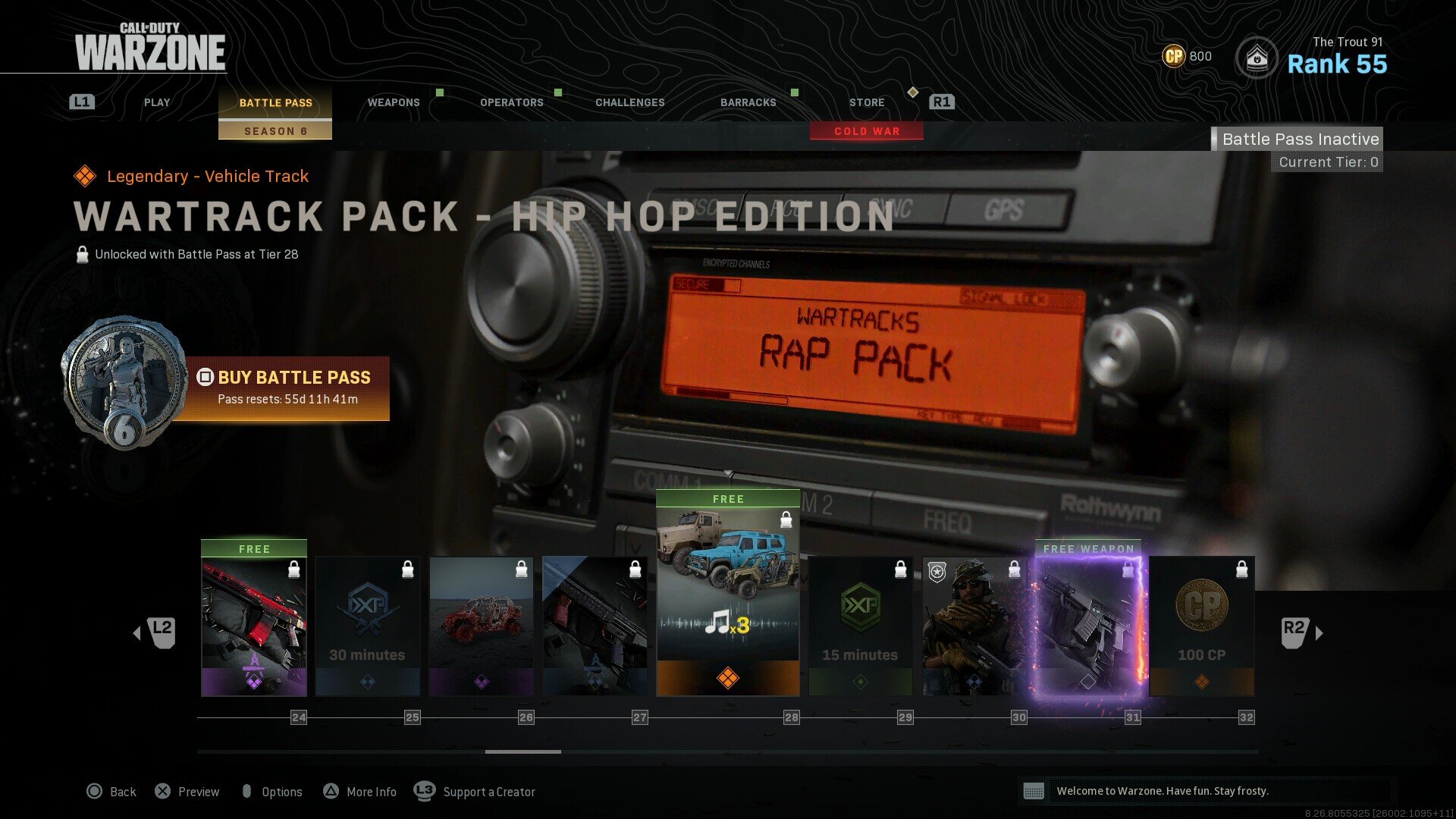Open the player rank emblem

1257,58
